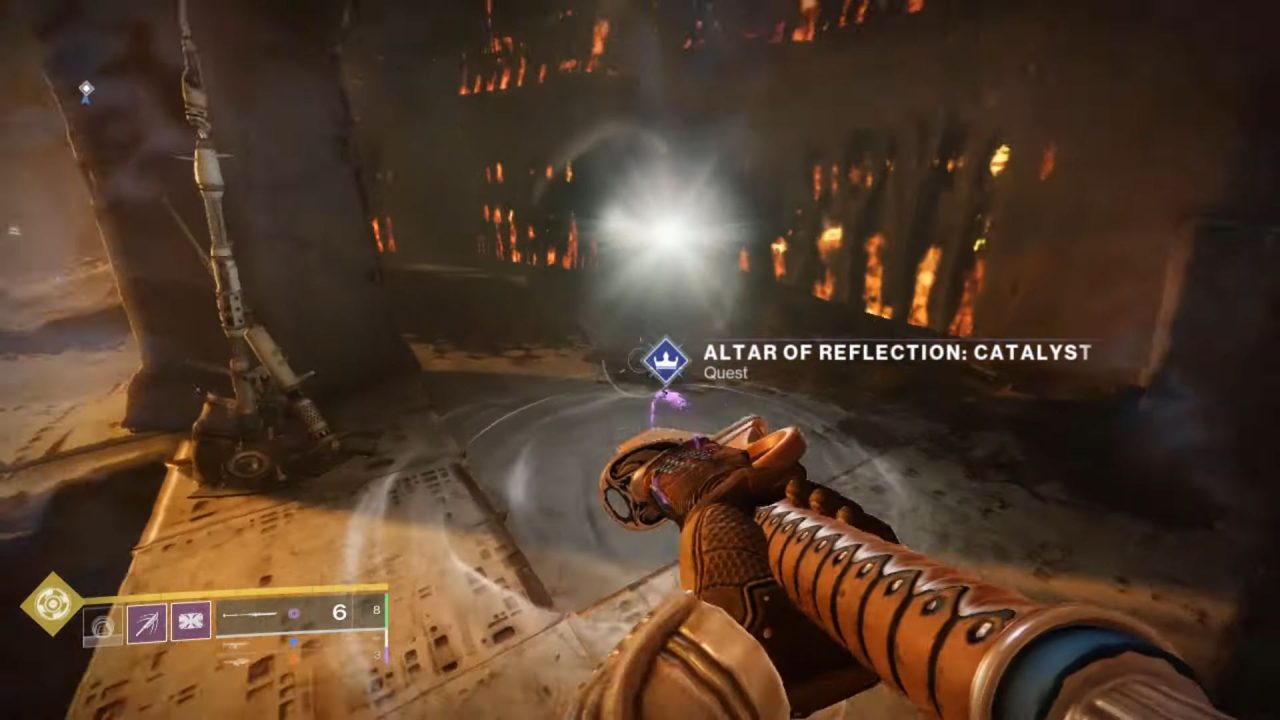Click the green ammo meter strip
1280x720 pixels.
386,612
